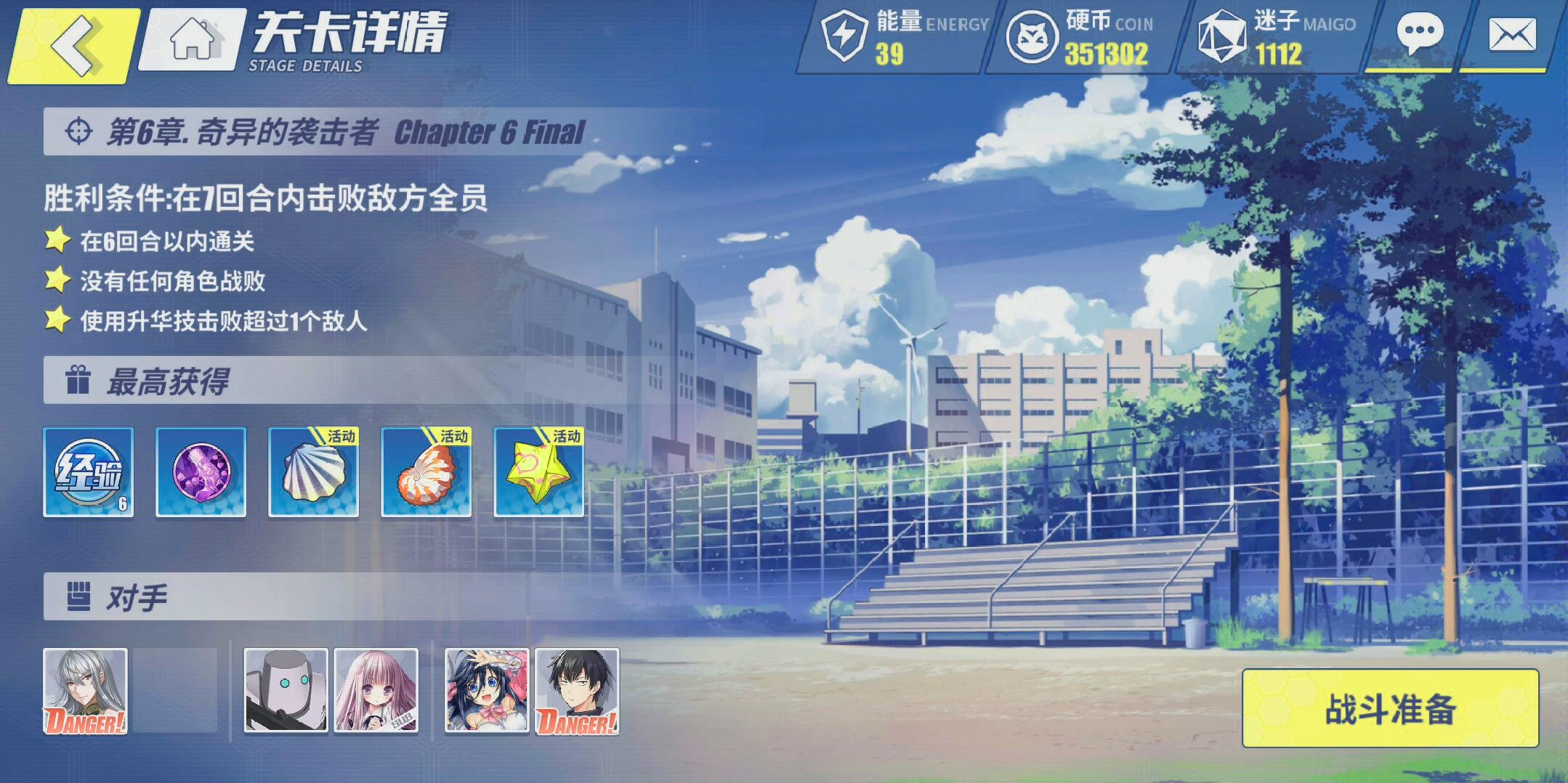Screen dimensions: 1568x783
Task: View the pink-haired girl opponent portrait
Action: (376, 691)
